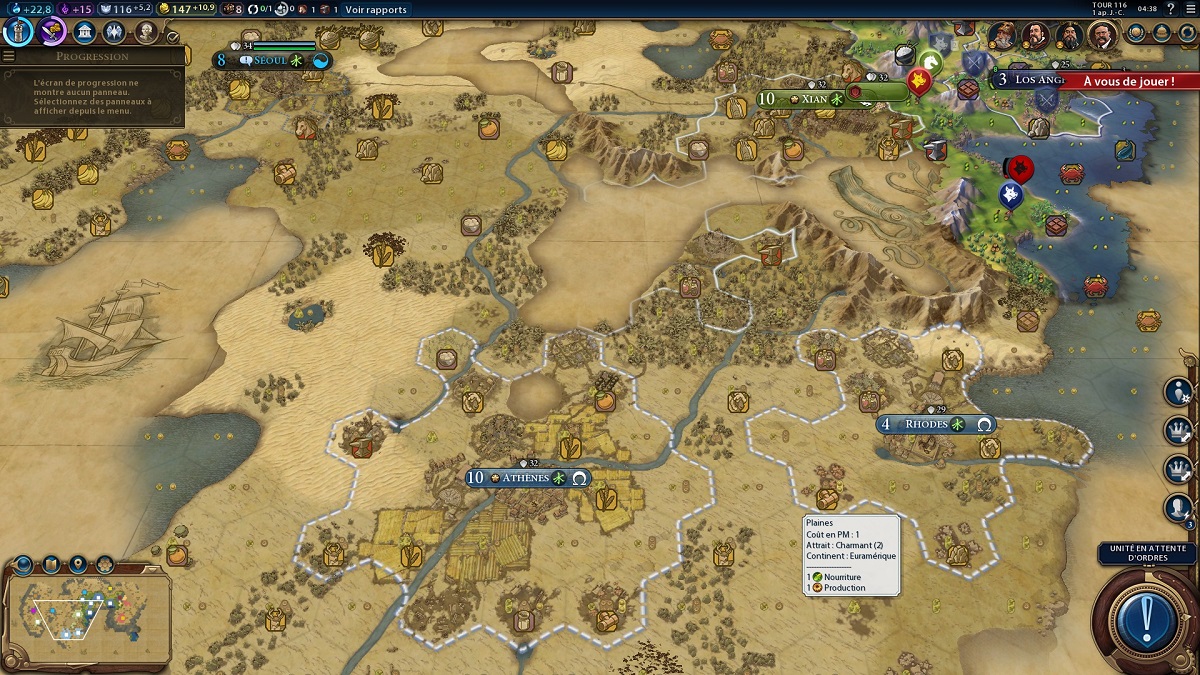Open the Civilopedia question mark
Image resolution: width=1200 pixels, height=675 pixels.
click(x=1171, y=9)
